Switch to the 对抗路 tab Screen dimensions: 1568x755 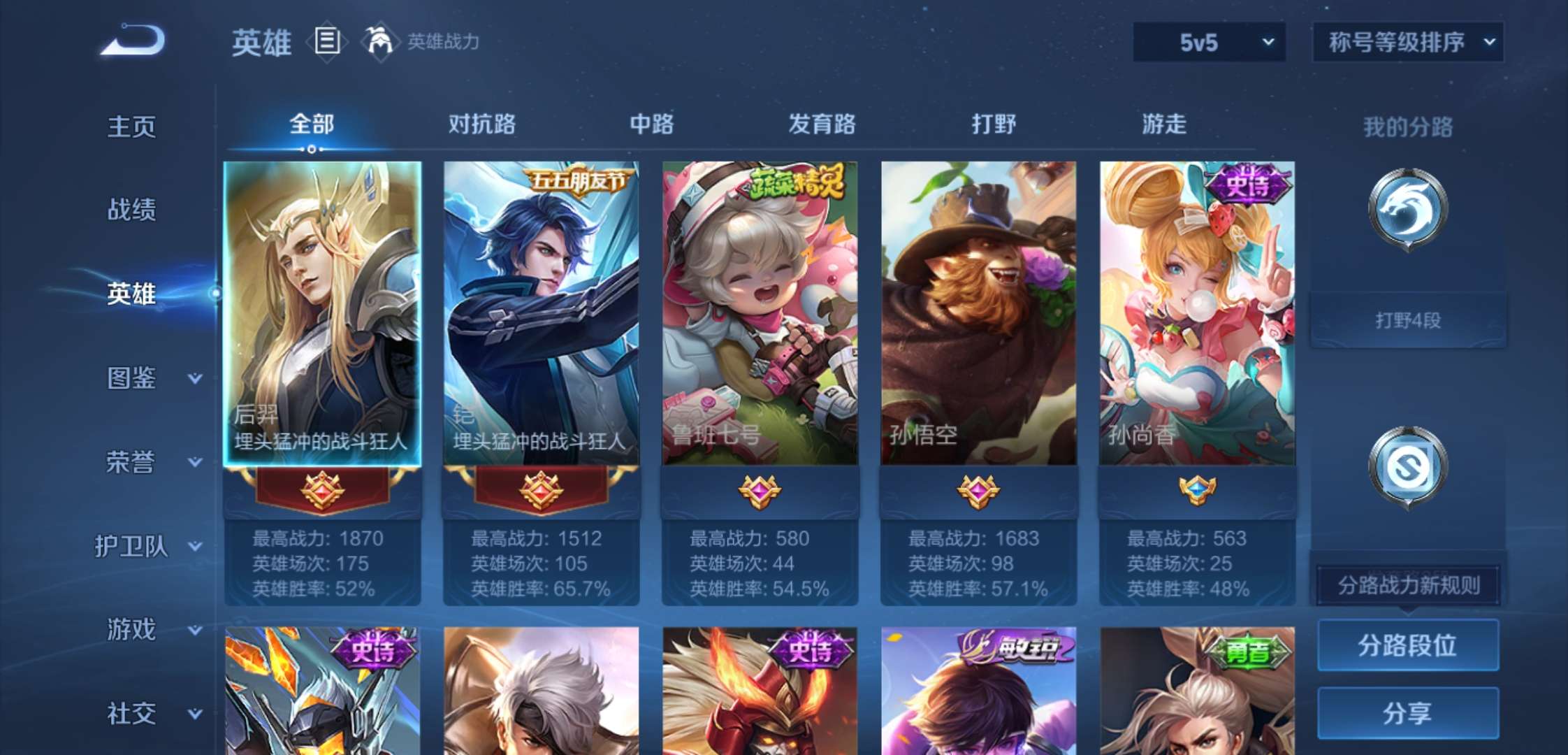tap(485, 123)
